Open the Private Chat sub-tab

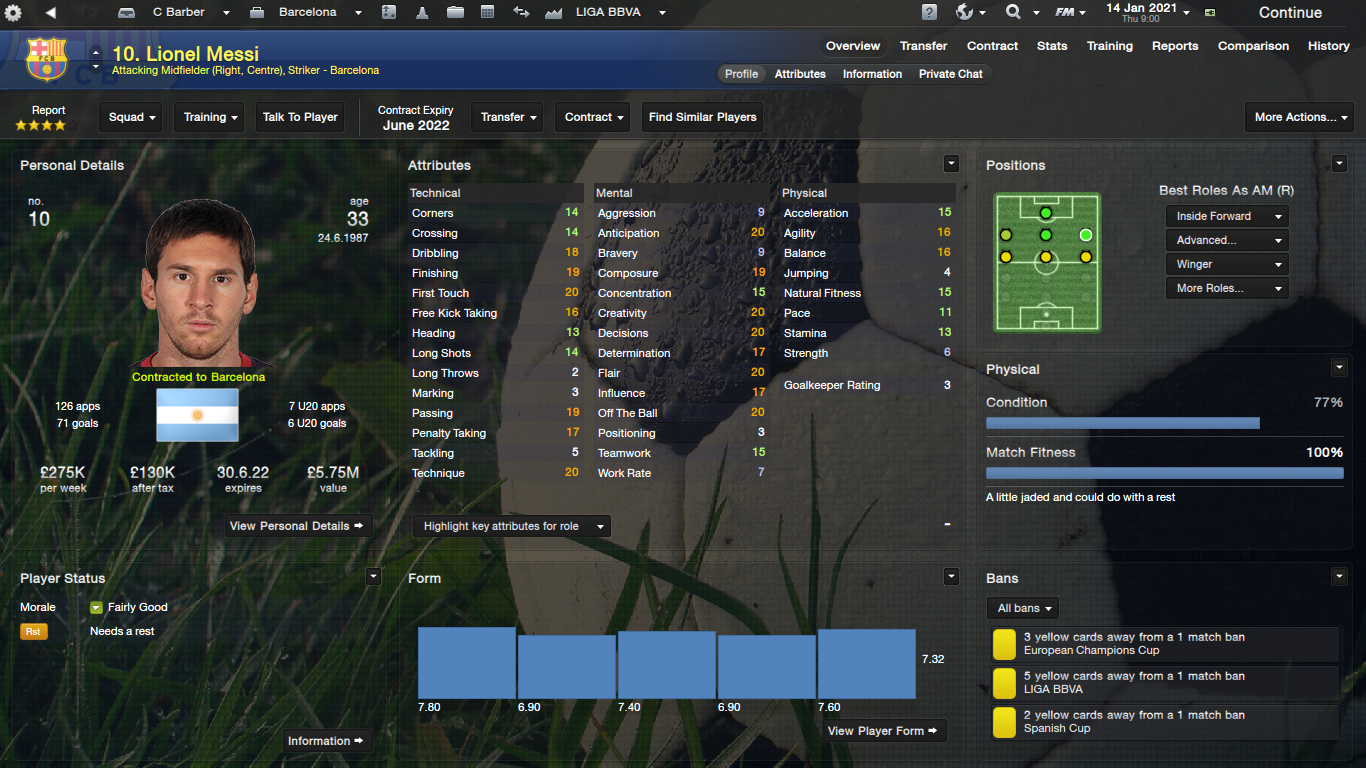pyautogui.click(x=950, y=74)
